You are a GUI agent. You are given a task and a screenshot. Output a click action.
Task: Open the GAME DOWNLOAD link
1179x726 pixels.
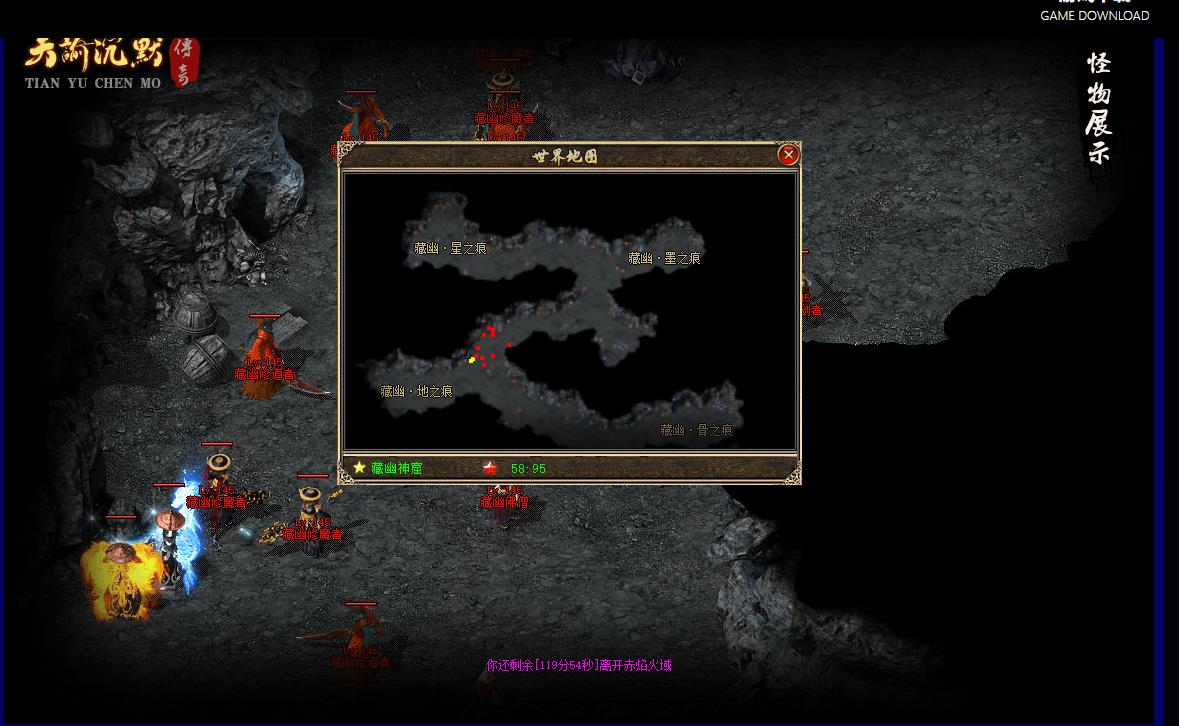point(1094,15)
